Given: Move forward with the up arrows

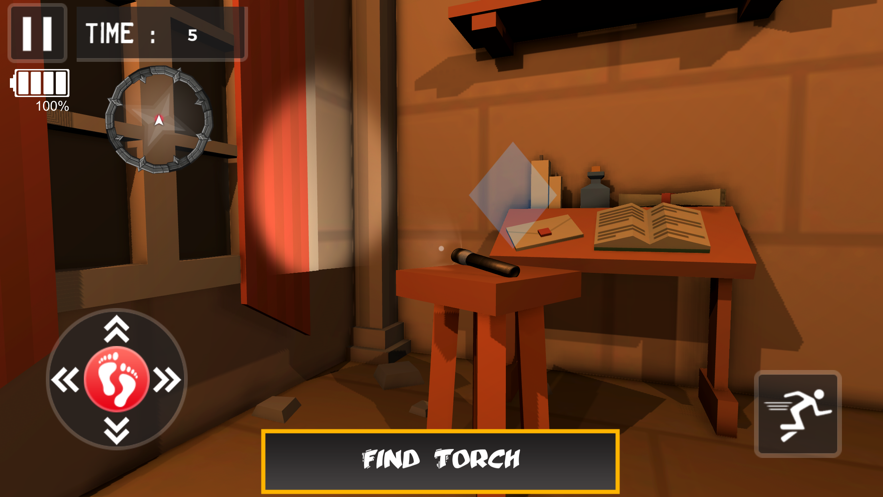Looking at the screenshot, I should 117,328.
